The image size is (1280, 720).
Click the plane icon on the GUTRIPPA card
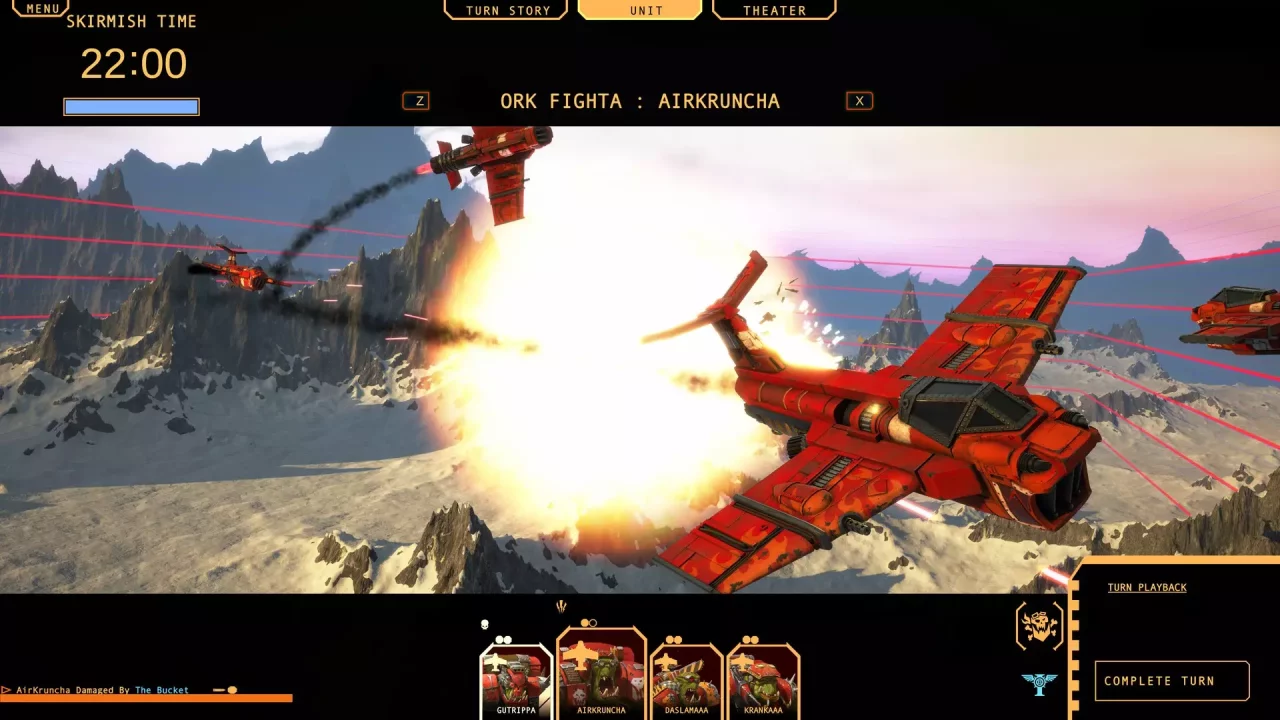(496, 662)
